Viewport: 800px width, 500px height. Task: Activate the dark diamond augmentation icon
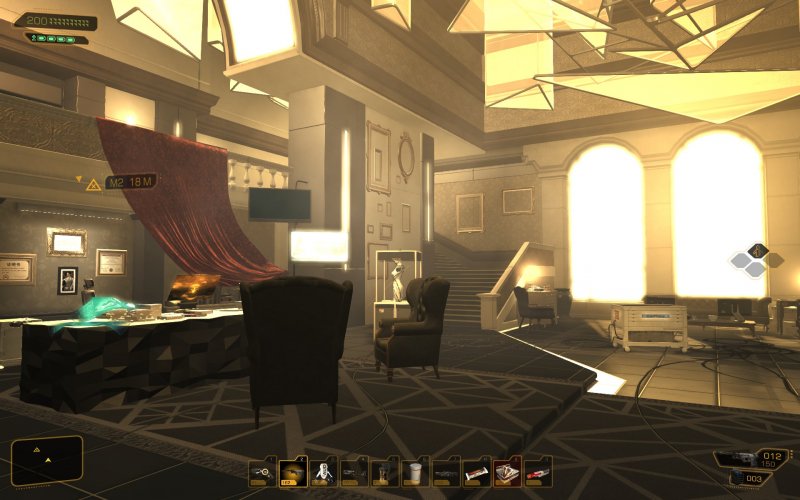pos(757,250)
